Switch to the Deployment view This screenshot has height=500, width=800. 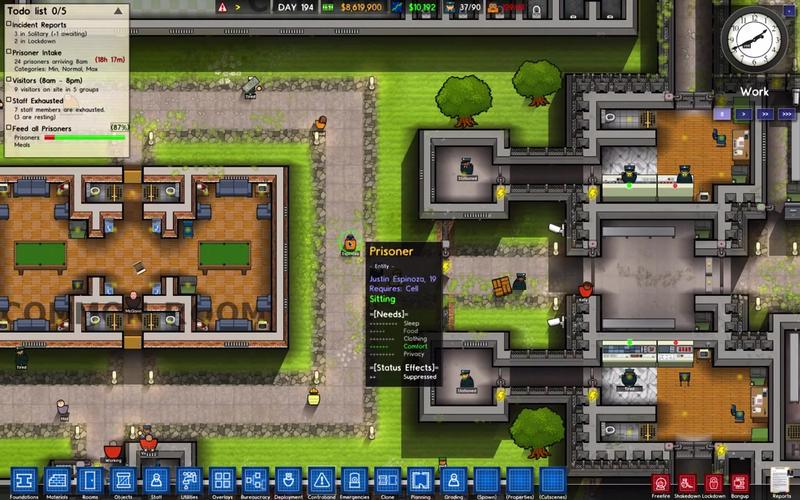pyautogui.click(x=287, y=480)
